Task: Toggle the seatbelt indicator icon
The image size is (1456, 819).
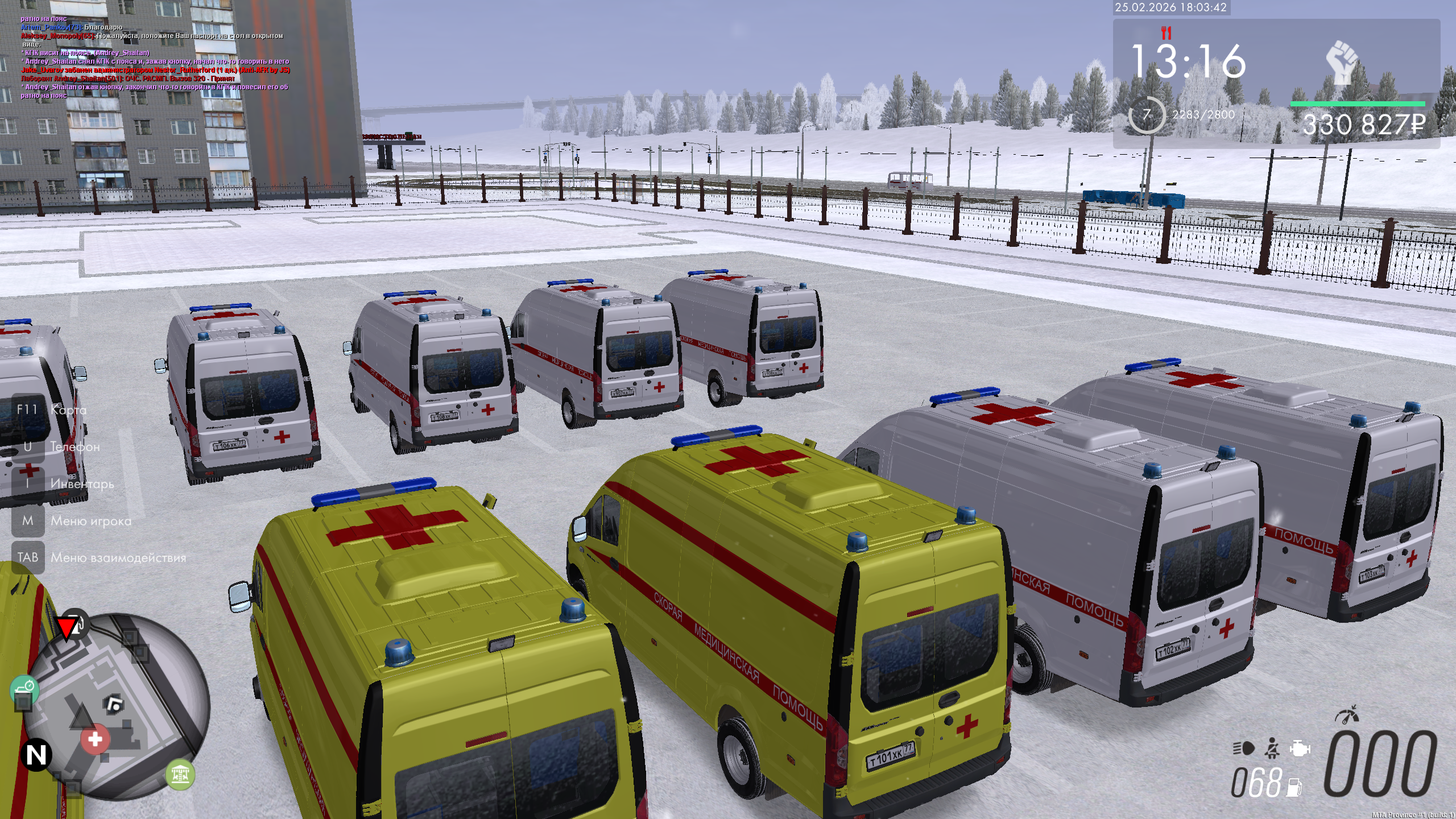Action: [x=1272, y=748]
